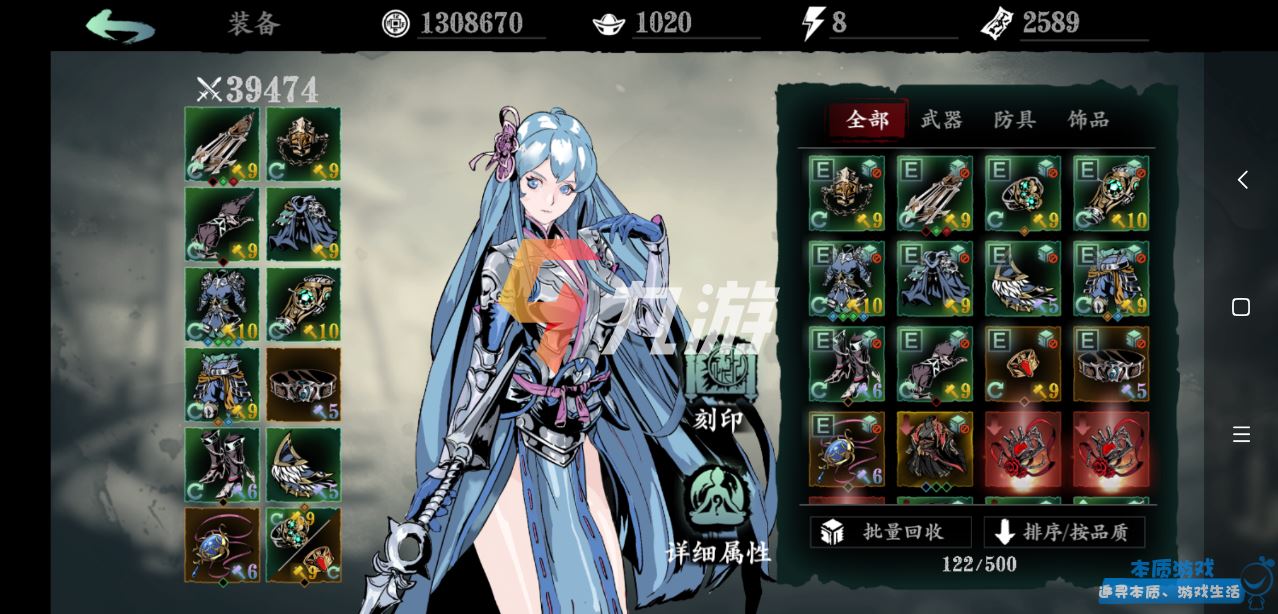The width and height of the screenshot is (1278, 614).
Task: Switch to the 全部 tab
Action: click(867, 120)
